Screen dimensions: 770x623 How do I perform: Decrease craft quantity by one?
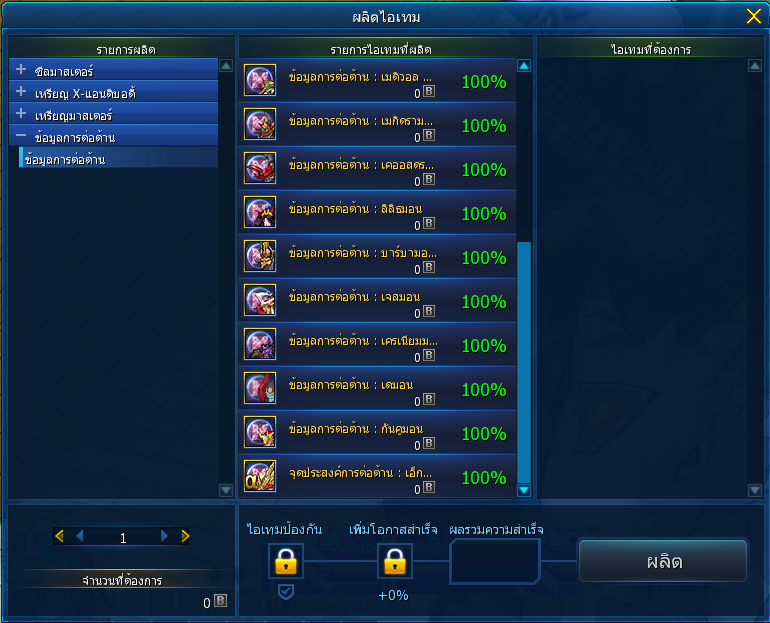[80, 537]
